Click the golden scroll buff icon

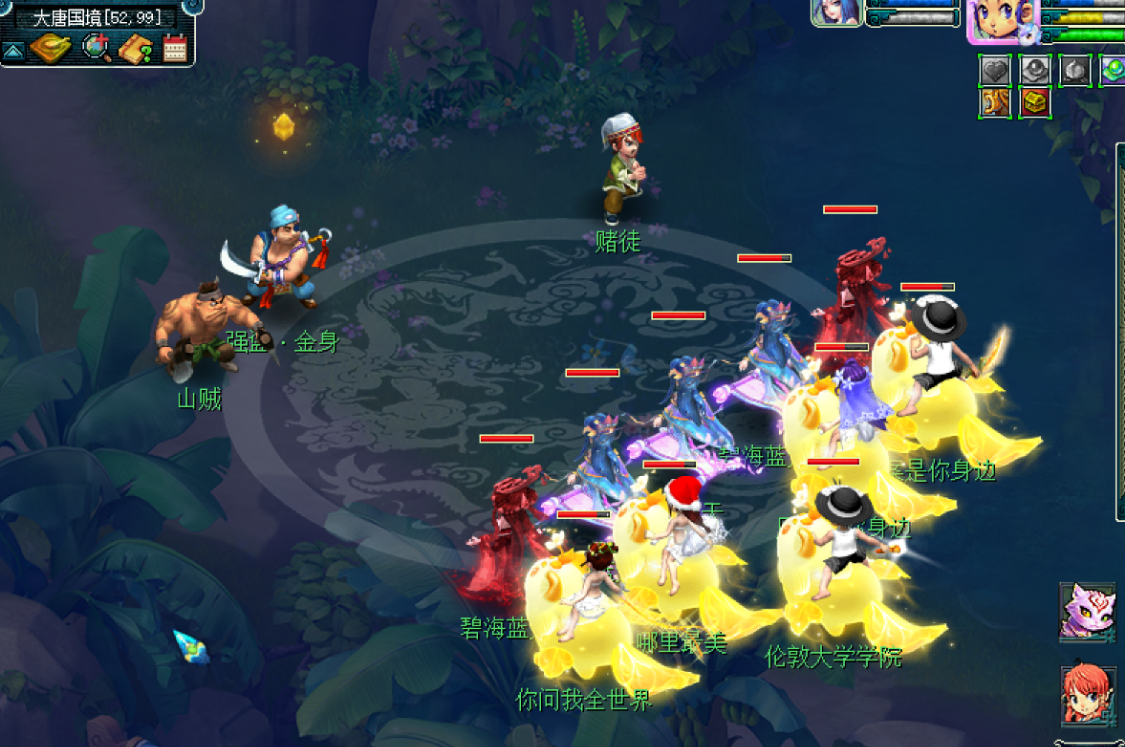[995, 103]
